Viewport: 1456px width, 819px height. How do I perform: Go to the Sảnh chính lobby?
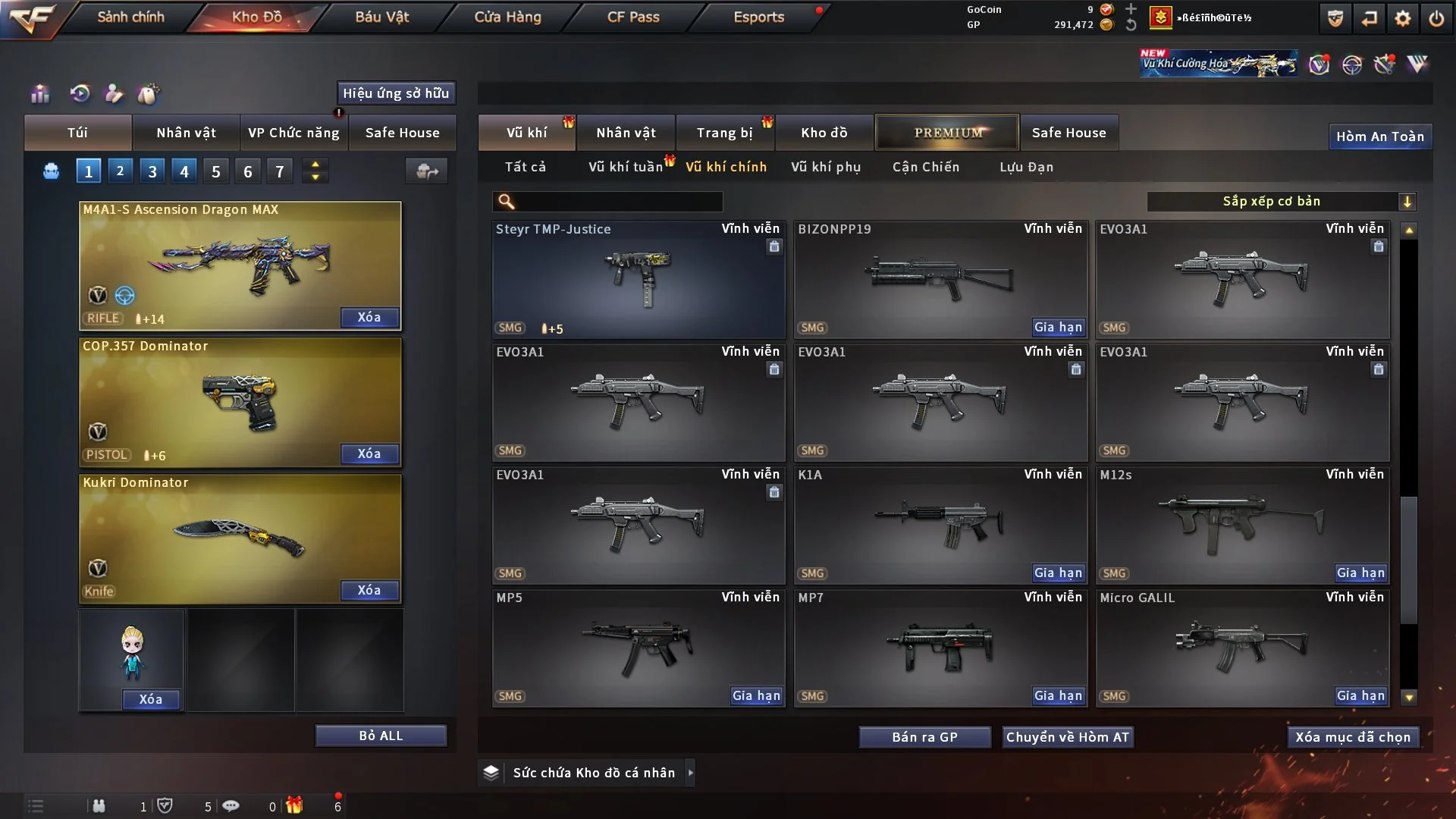coord(130,17)
